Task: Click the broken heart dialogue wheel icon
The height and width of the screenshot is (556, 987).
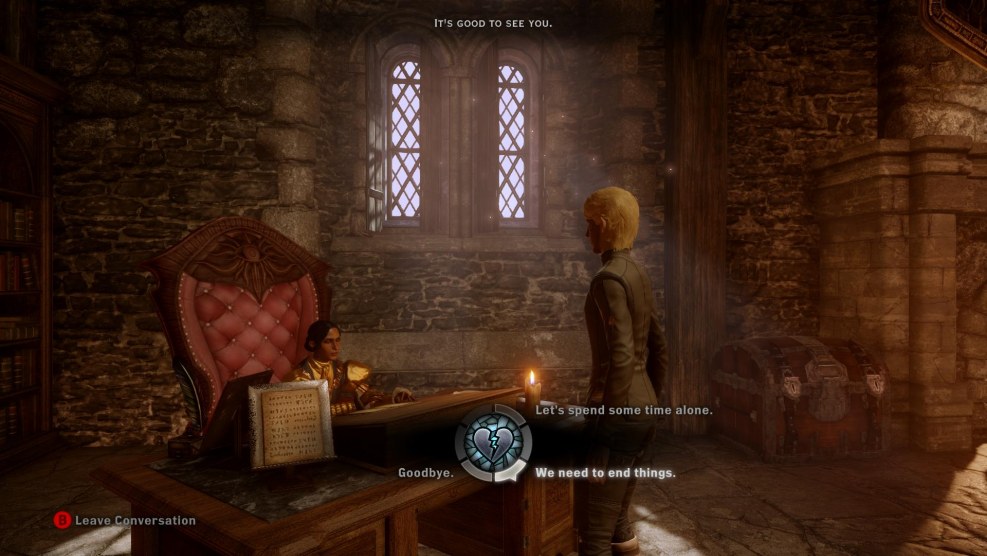Action: point(493,443)
